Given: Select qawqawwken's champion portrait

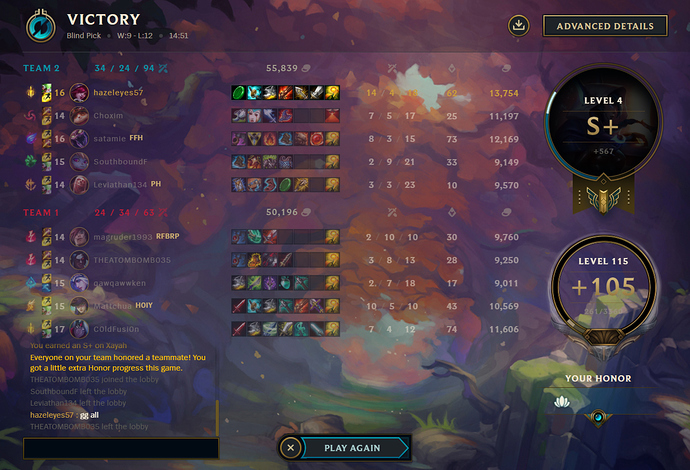Looking at the screenshot, I should (x=80, y=283).
